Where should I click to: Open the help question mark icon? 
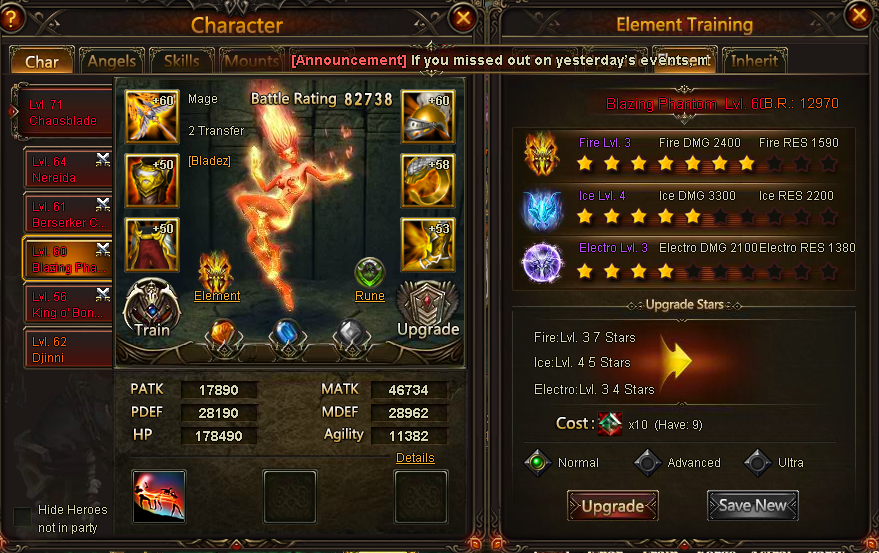10,17
